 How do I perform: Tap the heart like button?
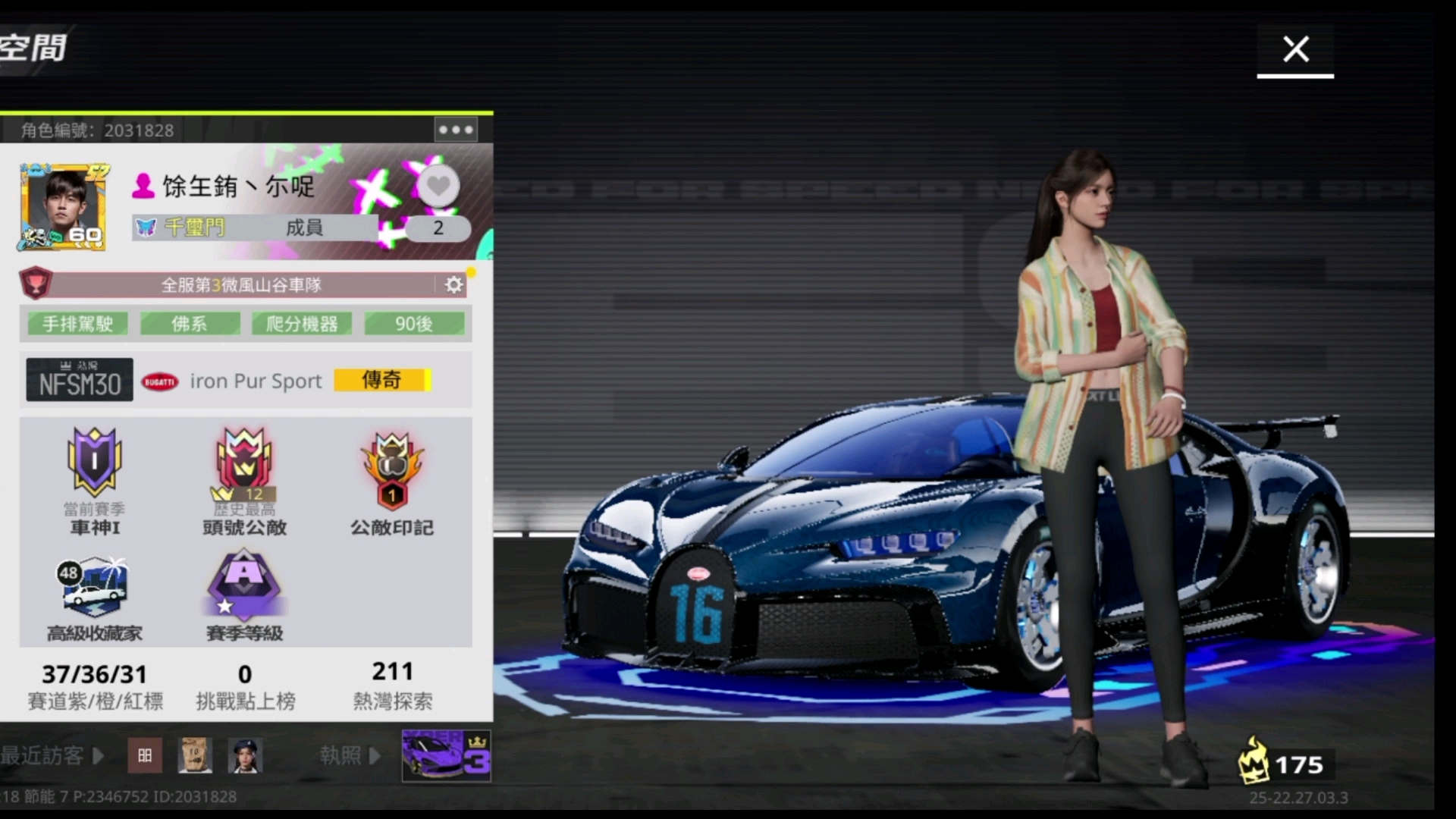point(438,187)
